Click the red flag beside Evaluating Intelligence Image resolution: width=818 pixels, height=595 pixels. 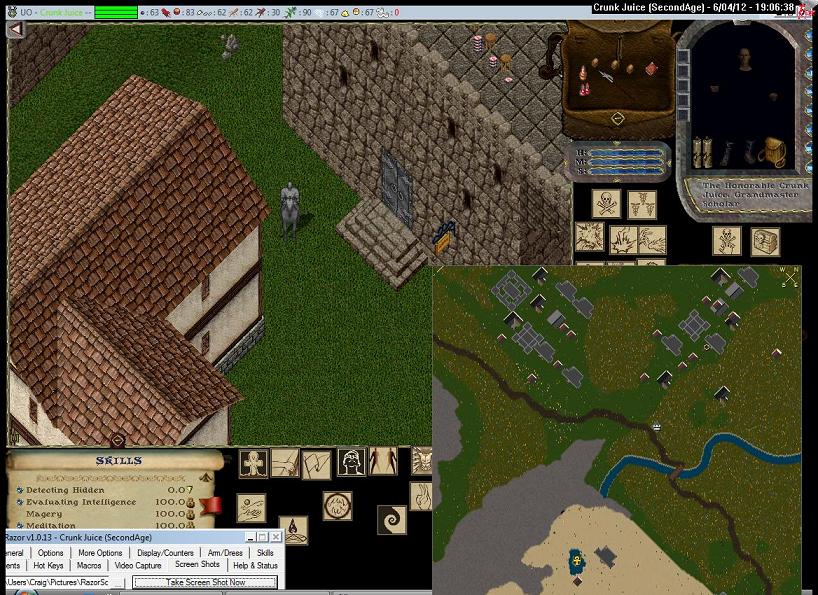210,504
